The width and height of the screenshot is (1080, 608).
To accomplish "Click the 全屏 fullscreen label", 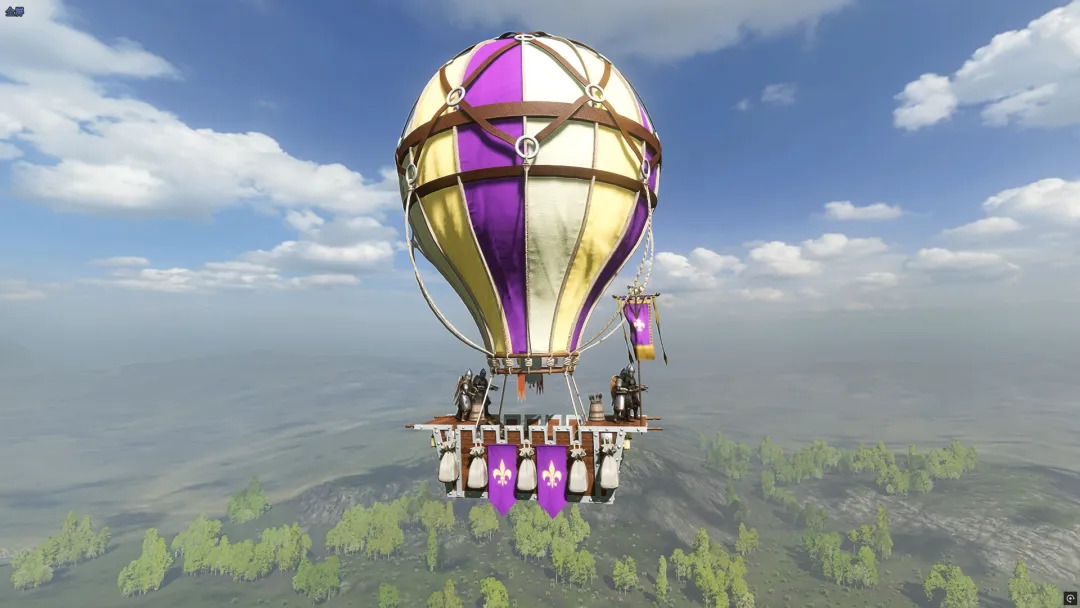I will 13,11.
